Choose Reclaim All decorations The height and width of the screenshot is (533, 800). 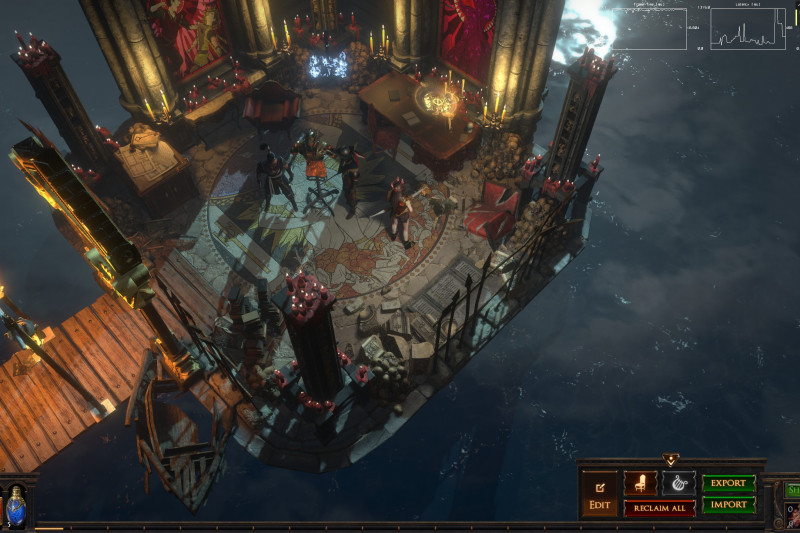tap(659, 507)
